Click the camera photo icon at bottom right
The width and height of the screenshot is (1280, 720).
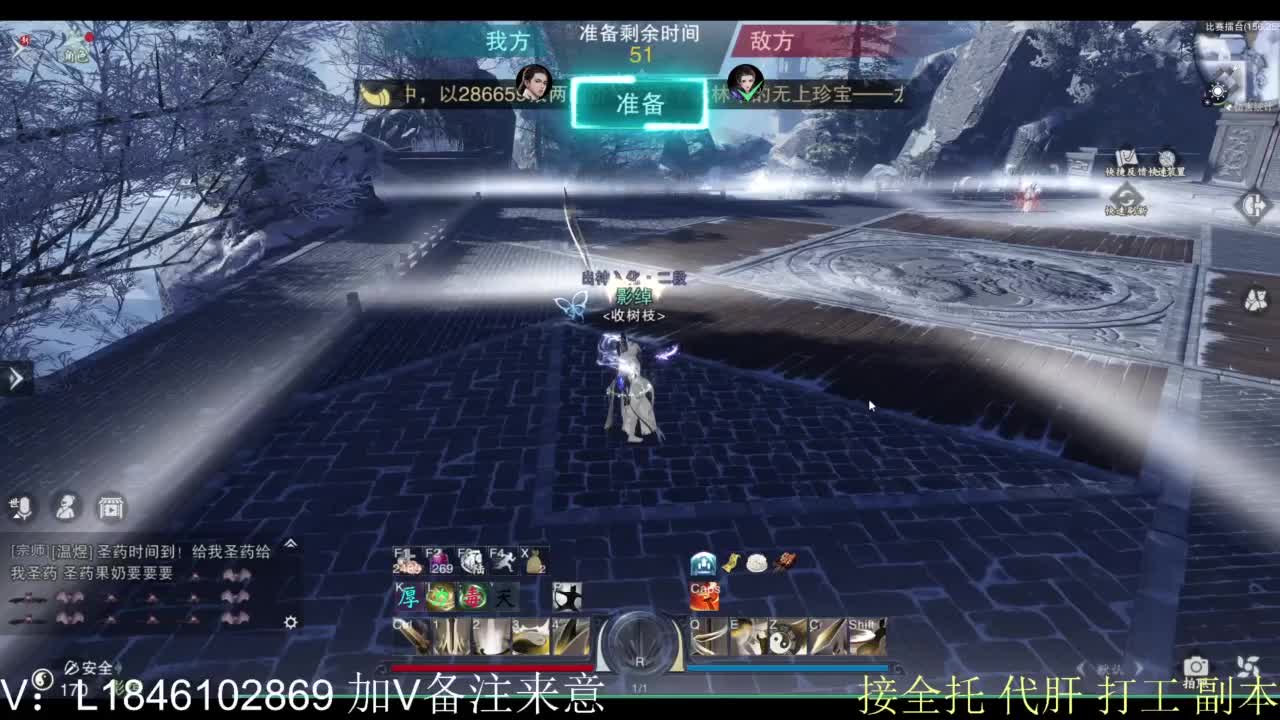[x=1196, y=666]
